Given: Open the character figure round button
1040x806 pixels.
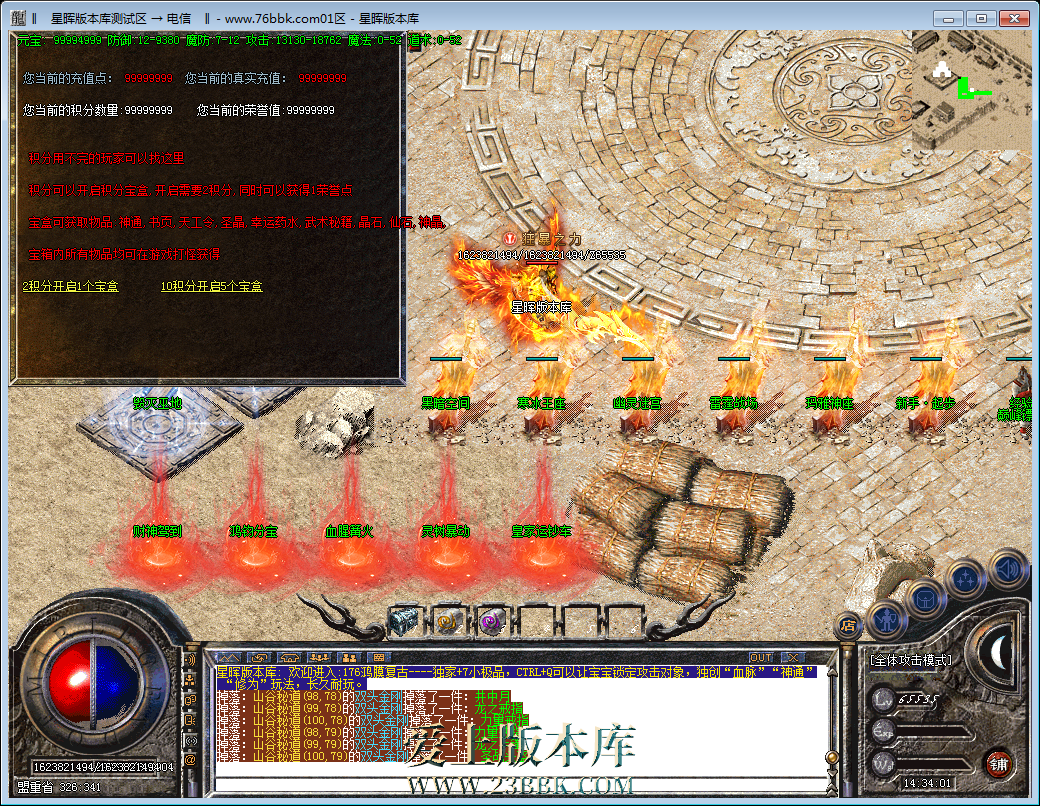Looking at the screenshot, I should coord(886,621).
